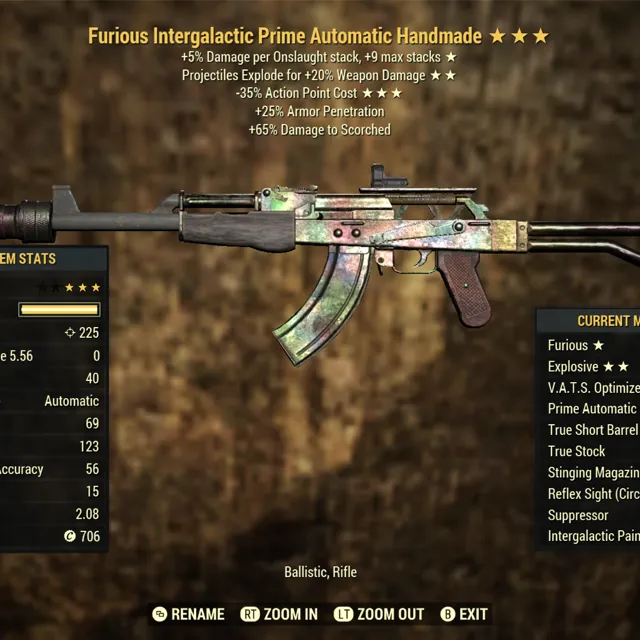640x640 pixels.
Task: Choose the RENAME option
Action: 188,614
